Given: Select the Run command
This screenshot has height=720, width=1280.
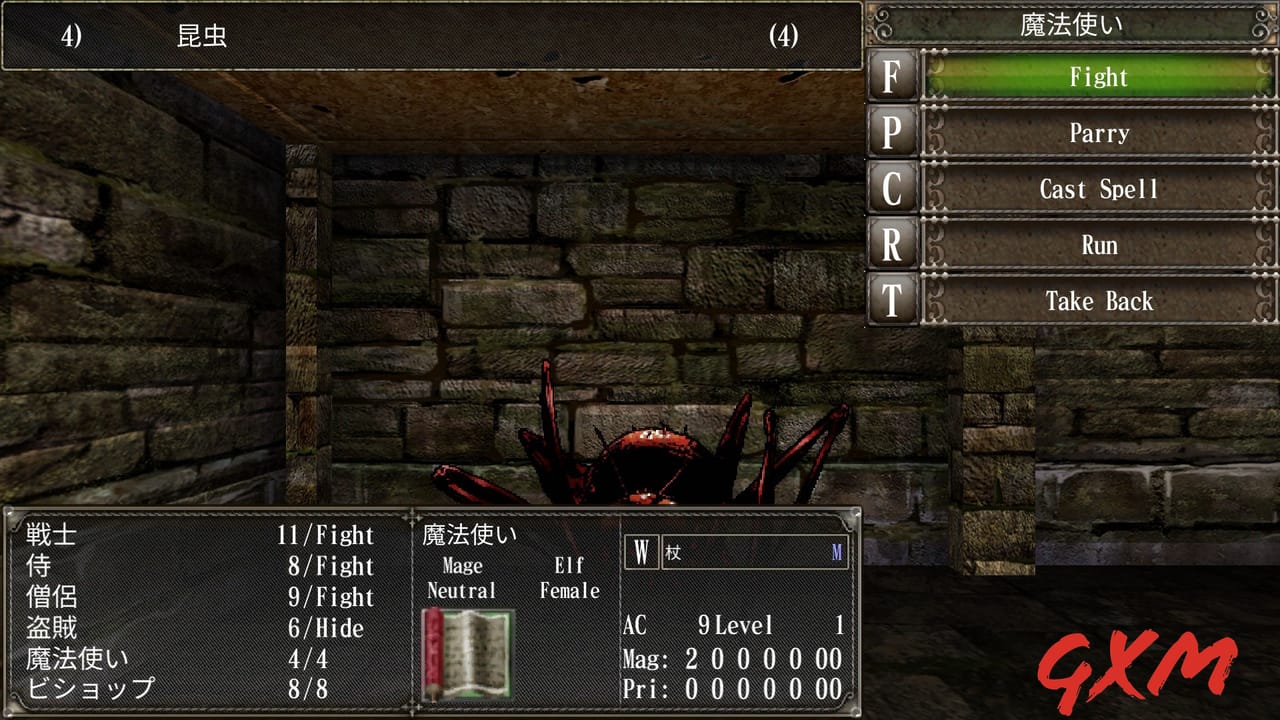Looking at the screenshot, I should (1098, 245).
